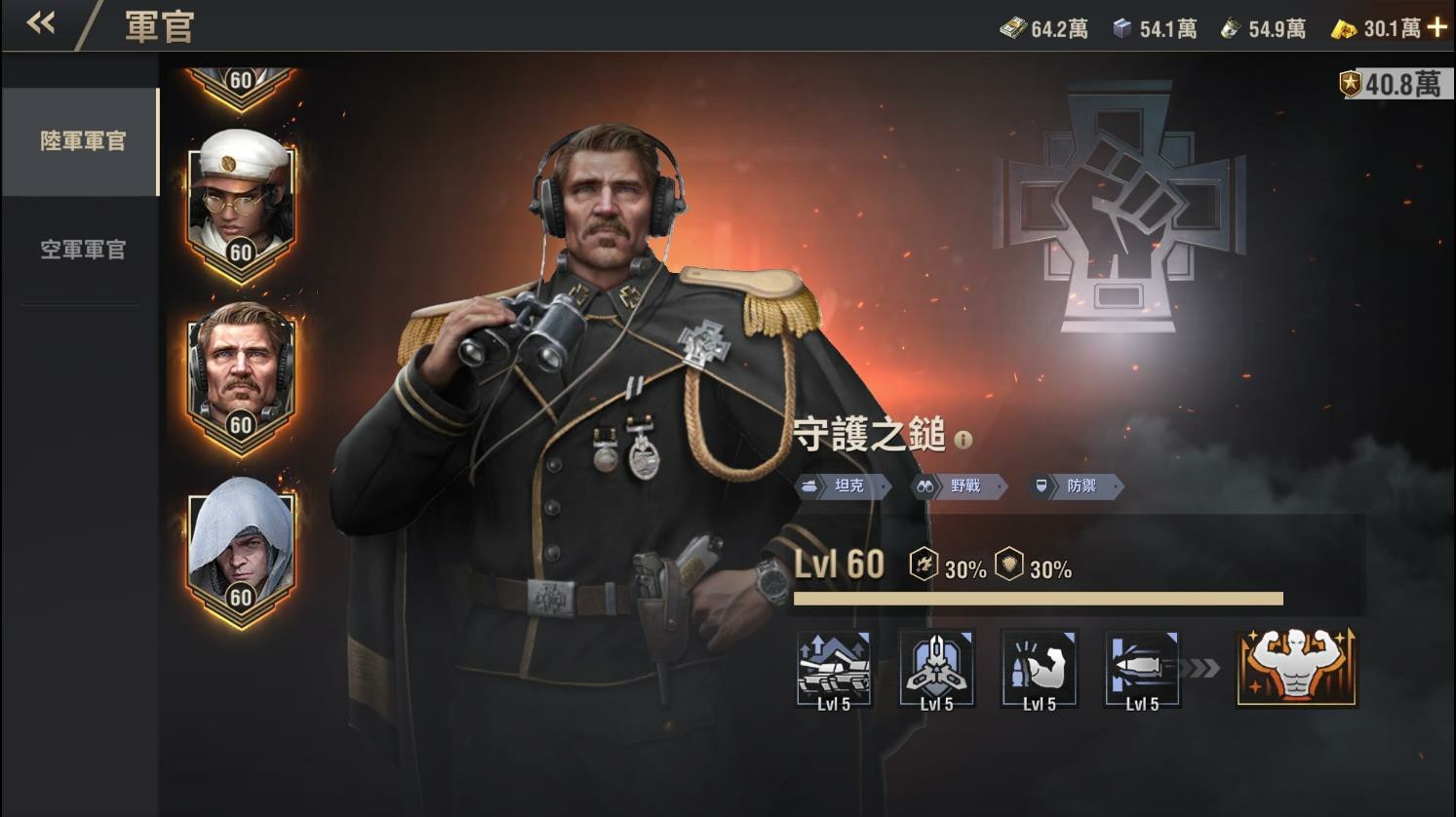Click the bullet skill icon at Lvl 5
Viewport: 1456px width, 817px height.
coord(1141,669)
